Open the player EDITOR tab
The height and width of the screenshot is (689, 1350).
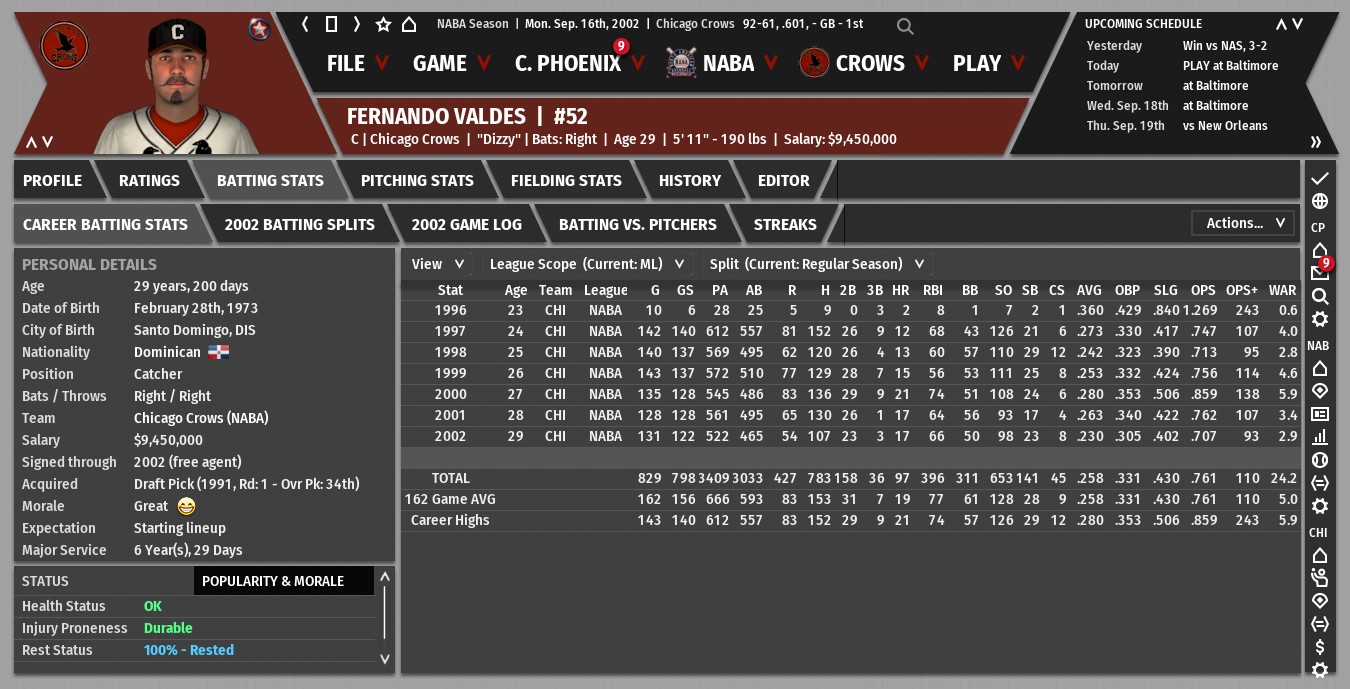tap(783, 181)
